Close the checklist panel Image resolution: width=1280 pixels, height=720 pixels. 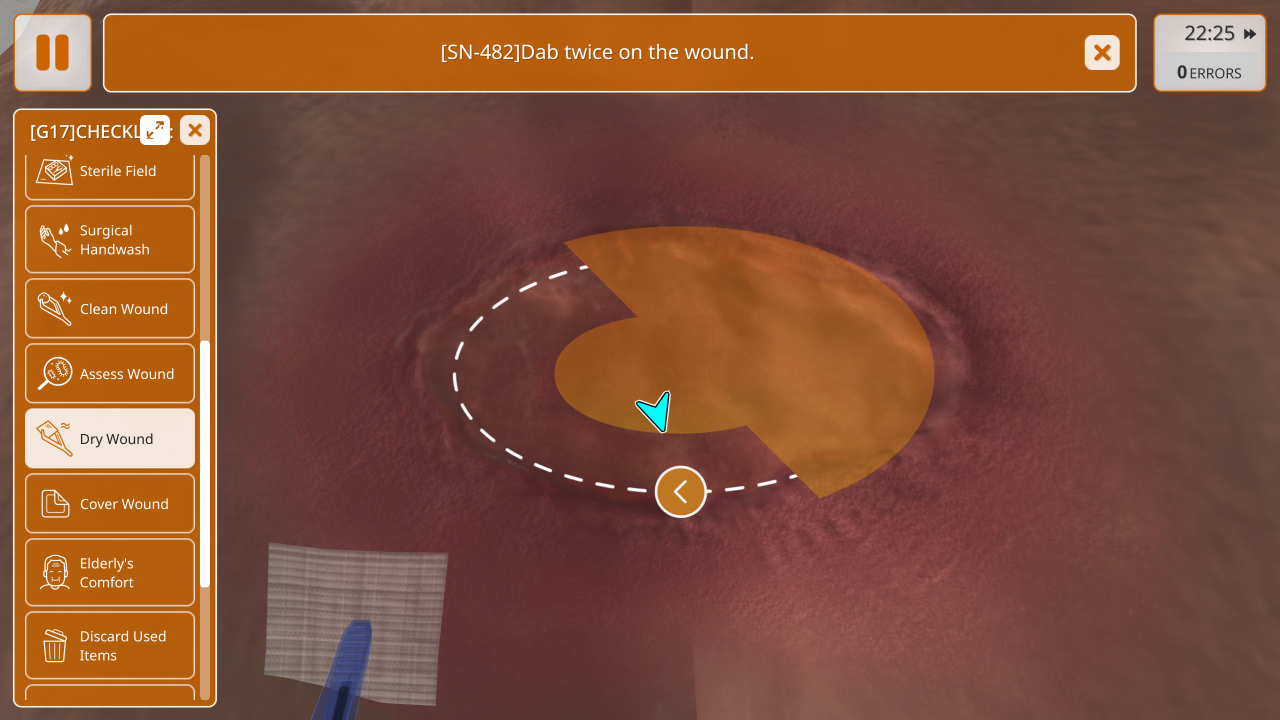point(195,130)
